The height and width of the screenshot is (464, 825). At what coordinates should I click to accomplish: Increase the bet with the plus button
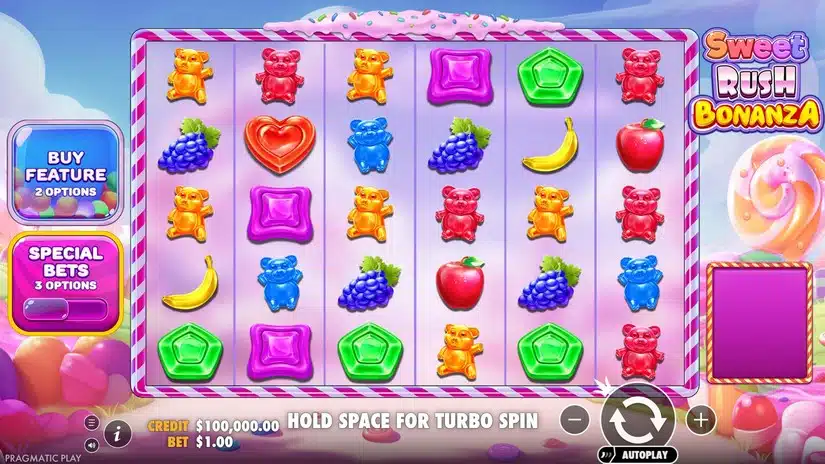tap(700, 420)
